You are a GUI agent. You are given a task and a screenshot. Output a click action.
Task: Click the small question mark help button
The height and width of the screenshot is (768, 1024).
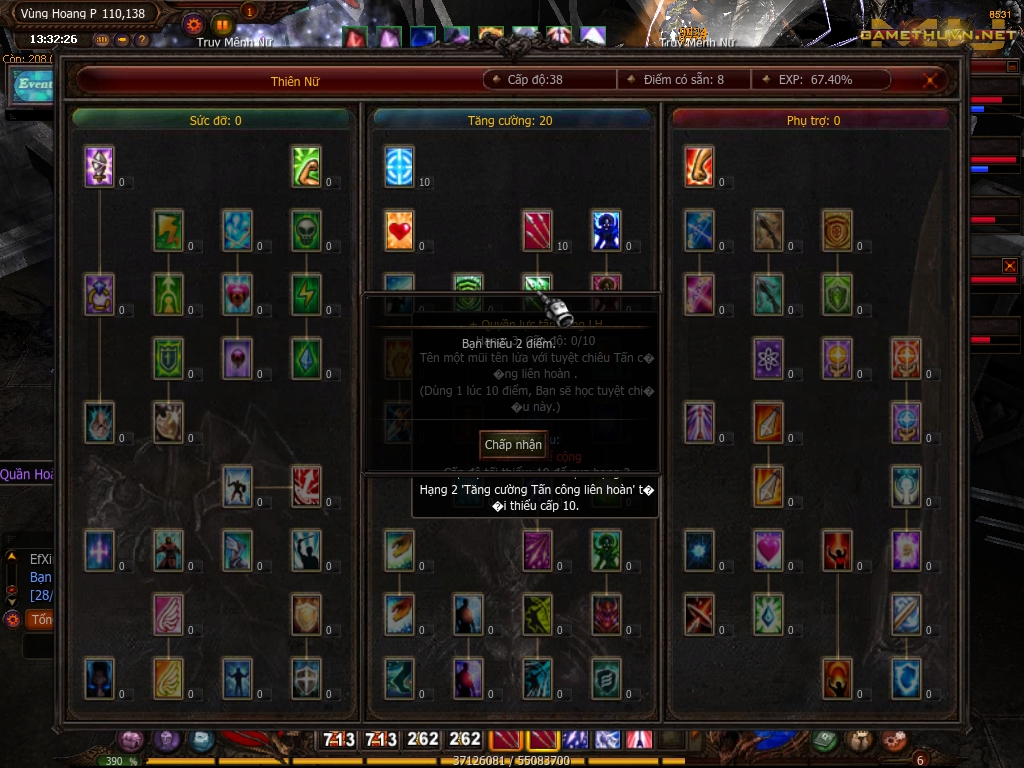pos(142,40)
